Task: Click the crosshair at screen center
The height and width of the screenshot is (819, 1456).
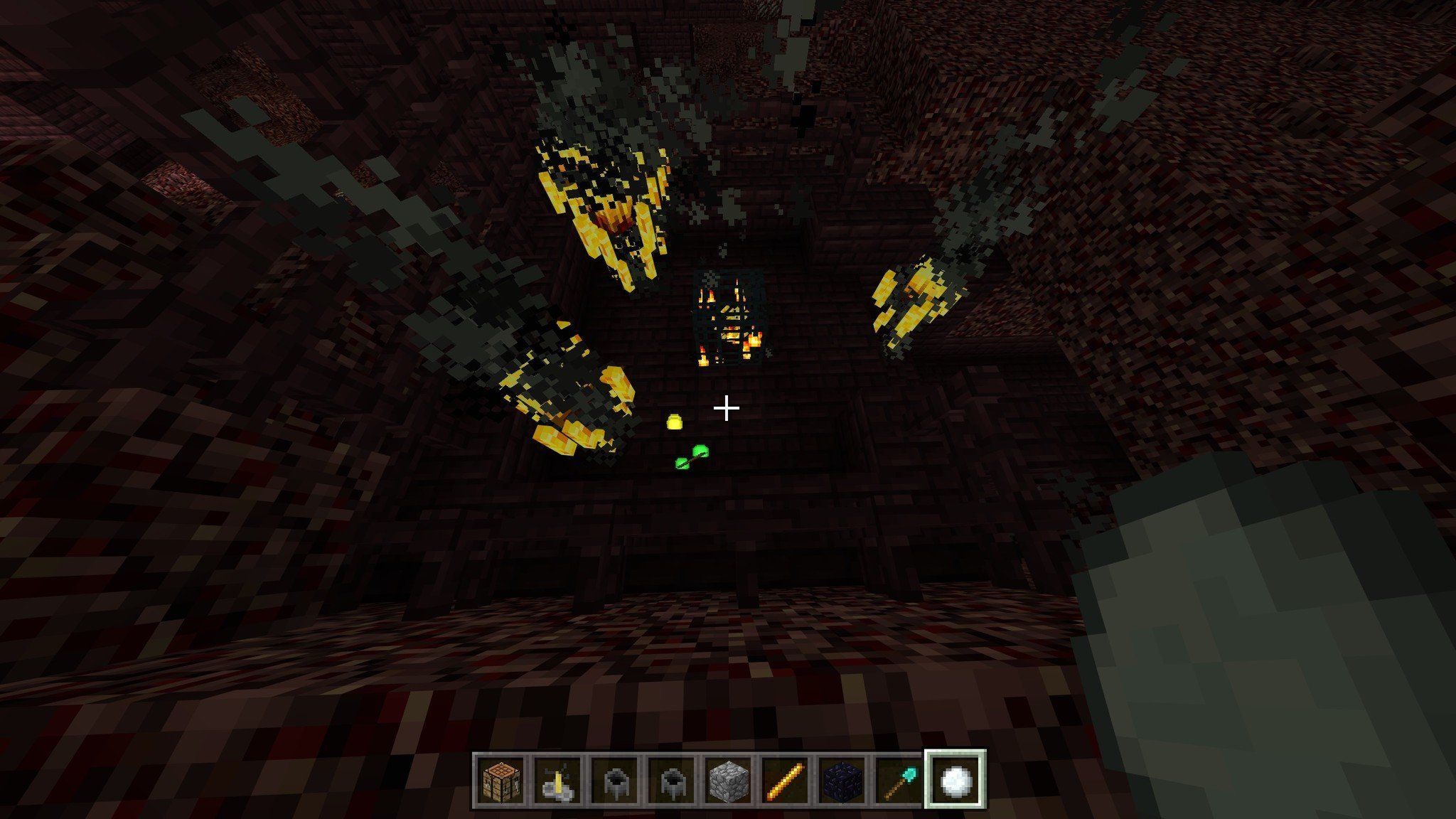Action: tap(727, 409)
